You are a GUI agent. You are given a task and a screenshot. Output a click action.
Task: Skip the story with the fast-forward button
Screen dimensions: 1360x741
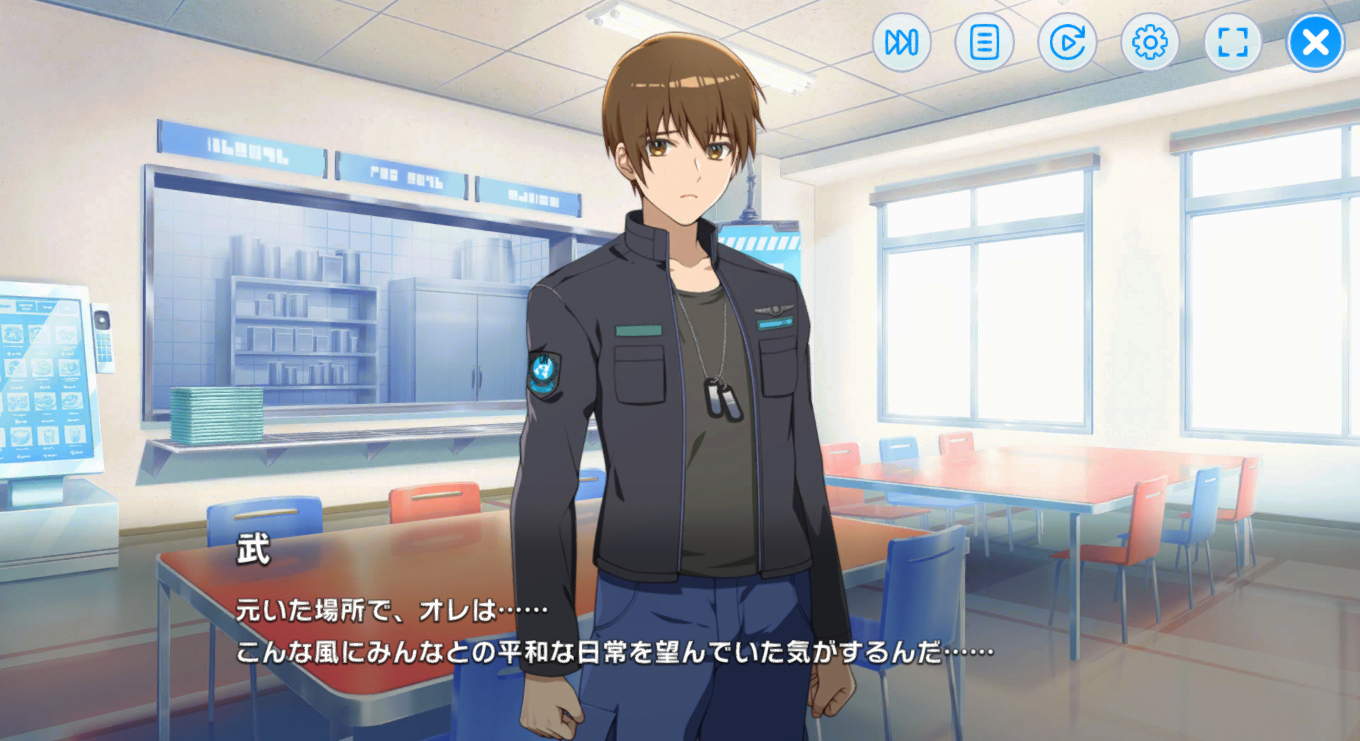click(901, 43)
